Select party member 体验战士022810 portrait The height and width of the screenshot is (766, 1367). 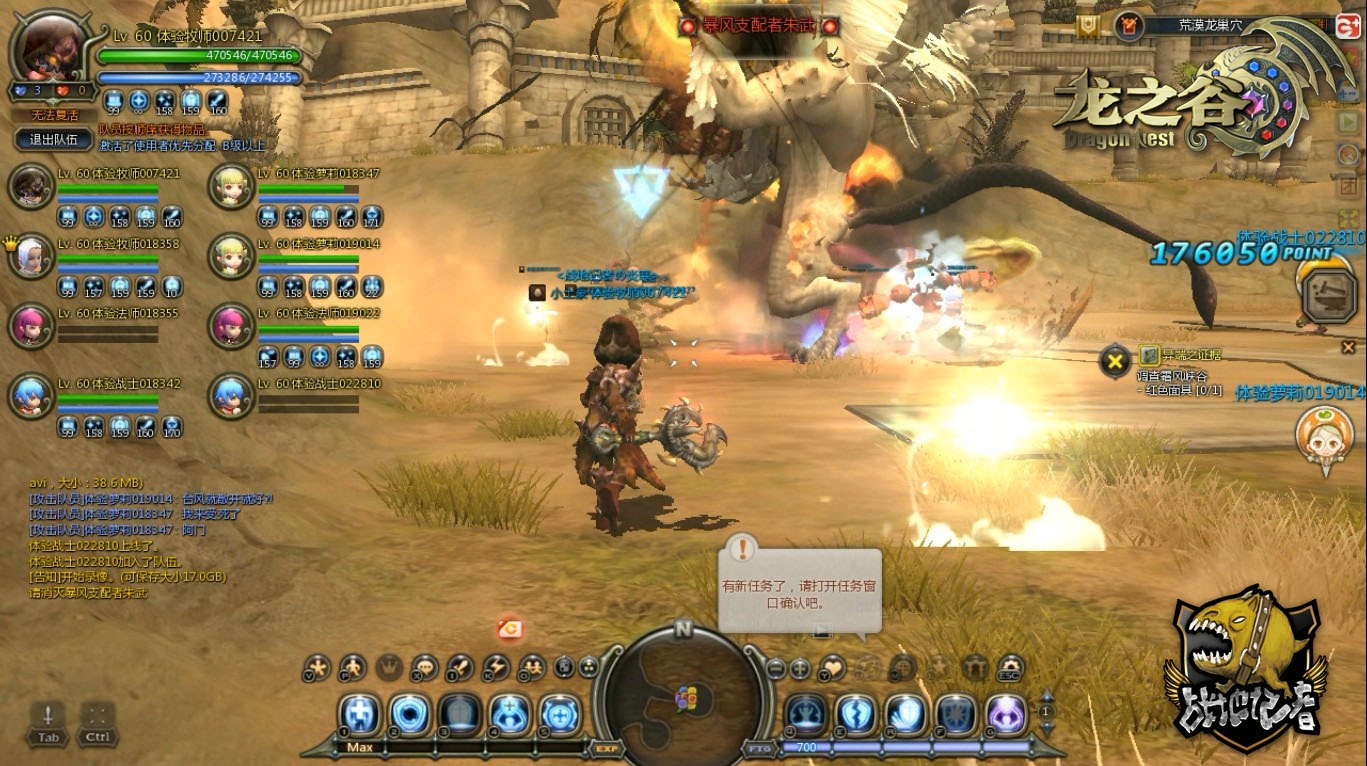pyautogui.click(x=231, y=396)
